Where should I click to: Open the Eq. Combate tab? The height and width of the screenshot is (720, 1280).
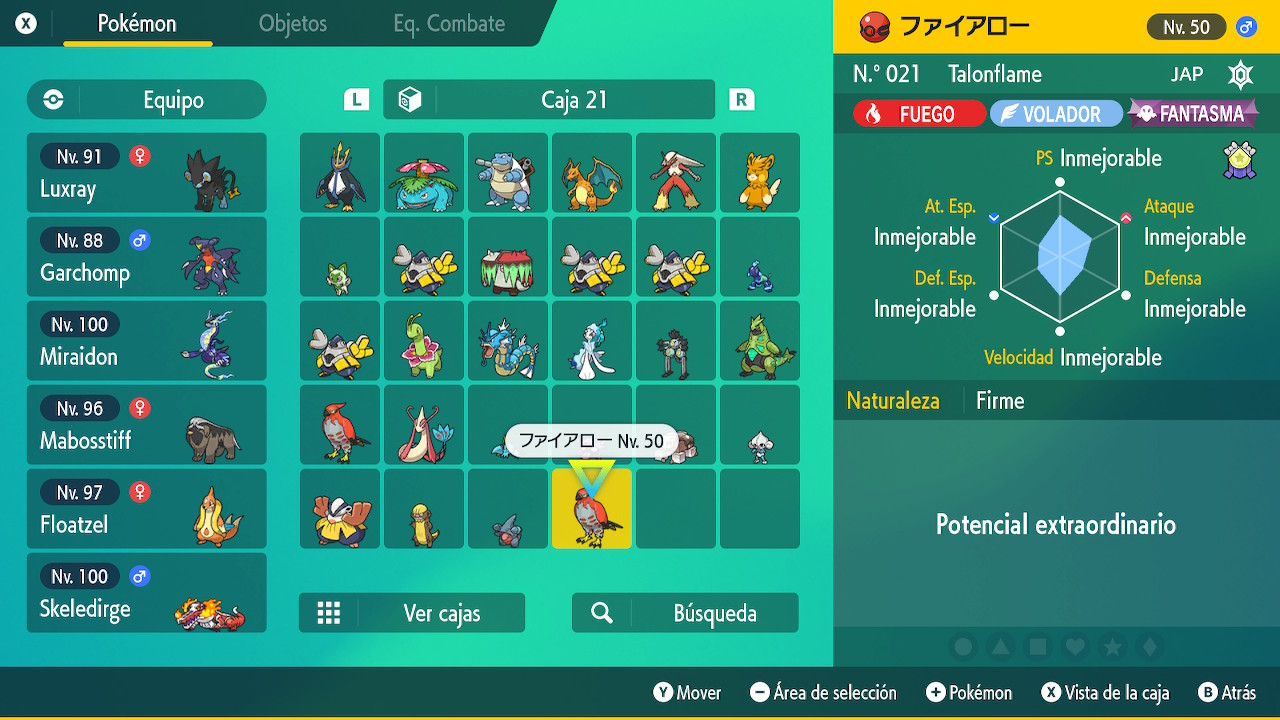(x=449, y=24)
